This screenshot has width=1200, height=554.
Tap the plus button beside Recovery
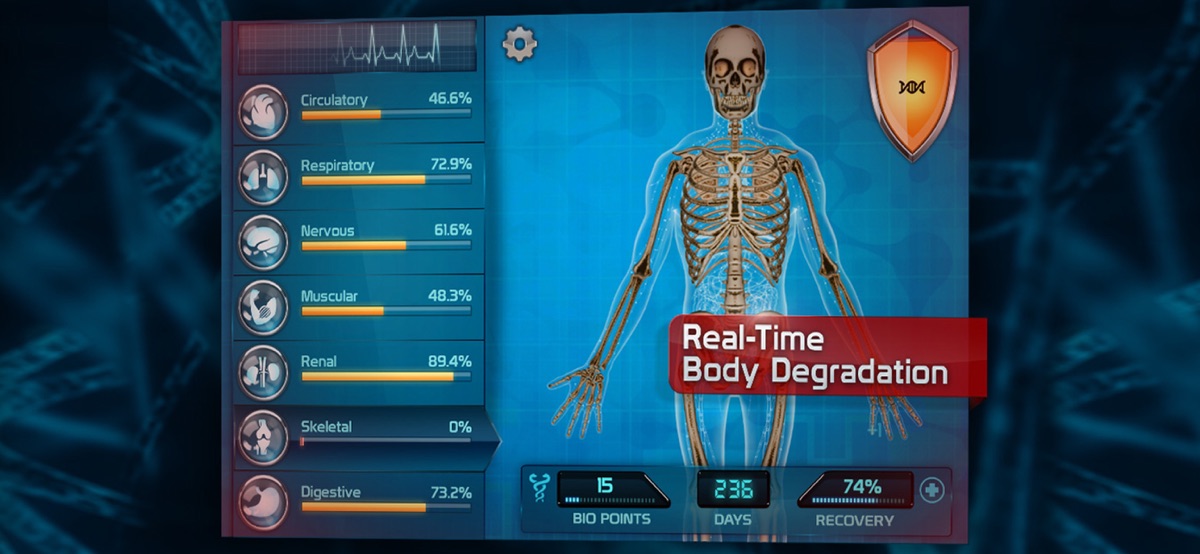click(931, 491)
